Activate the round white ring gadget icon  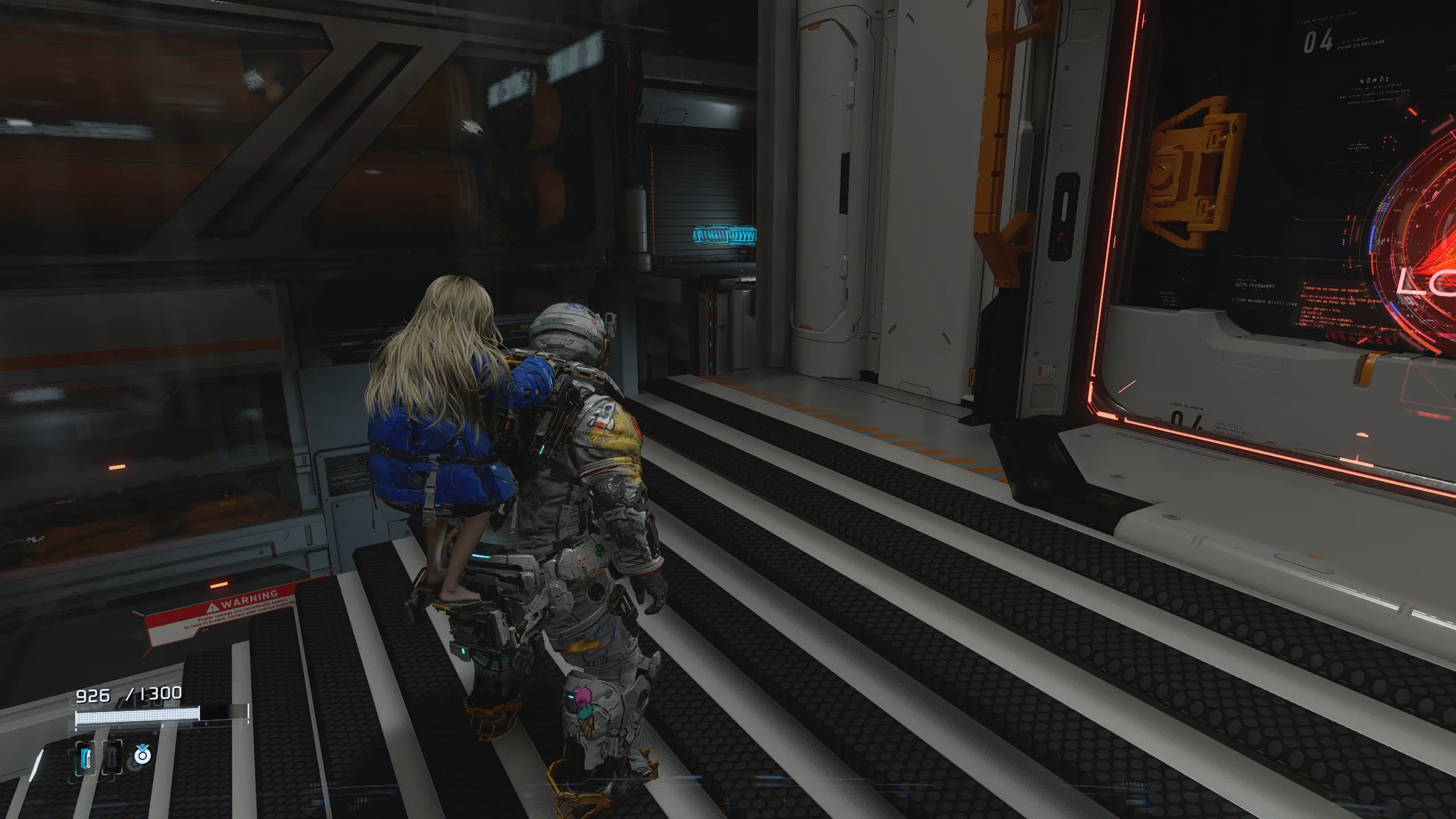pyautogui.click(x=142, y=755)
